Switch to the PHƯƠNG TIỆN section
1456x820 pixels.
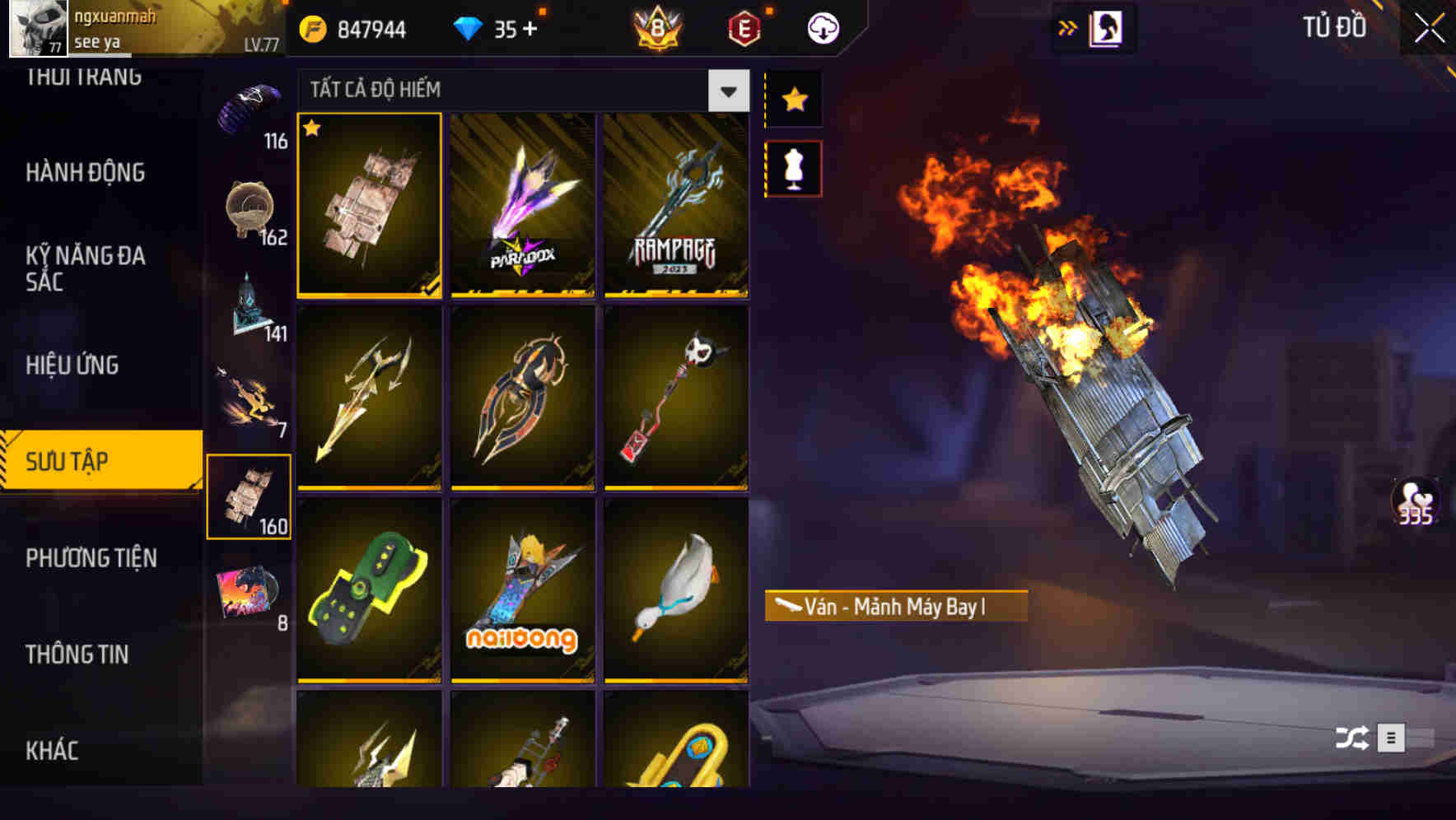(91, 558)
